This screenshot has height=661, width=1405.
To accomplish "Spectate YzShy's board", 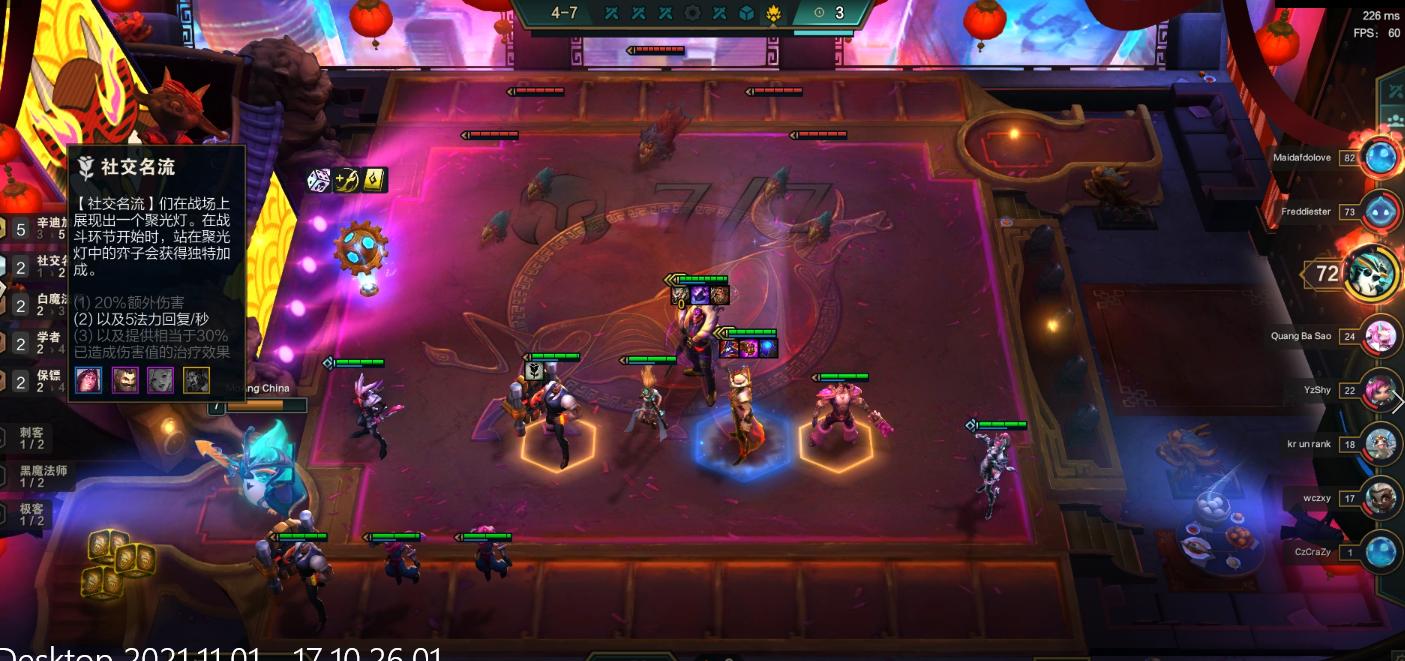I will (1381, 390).
